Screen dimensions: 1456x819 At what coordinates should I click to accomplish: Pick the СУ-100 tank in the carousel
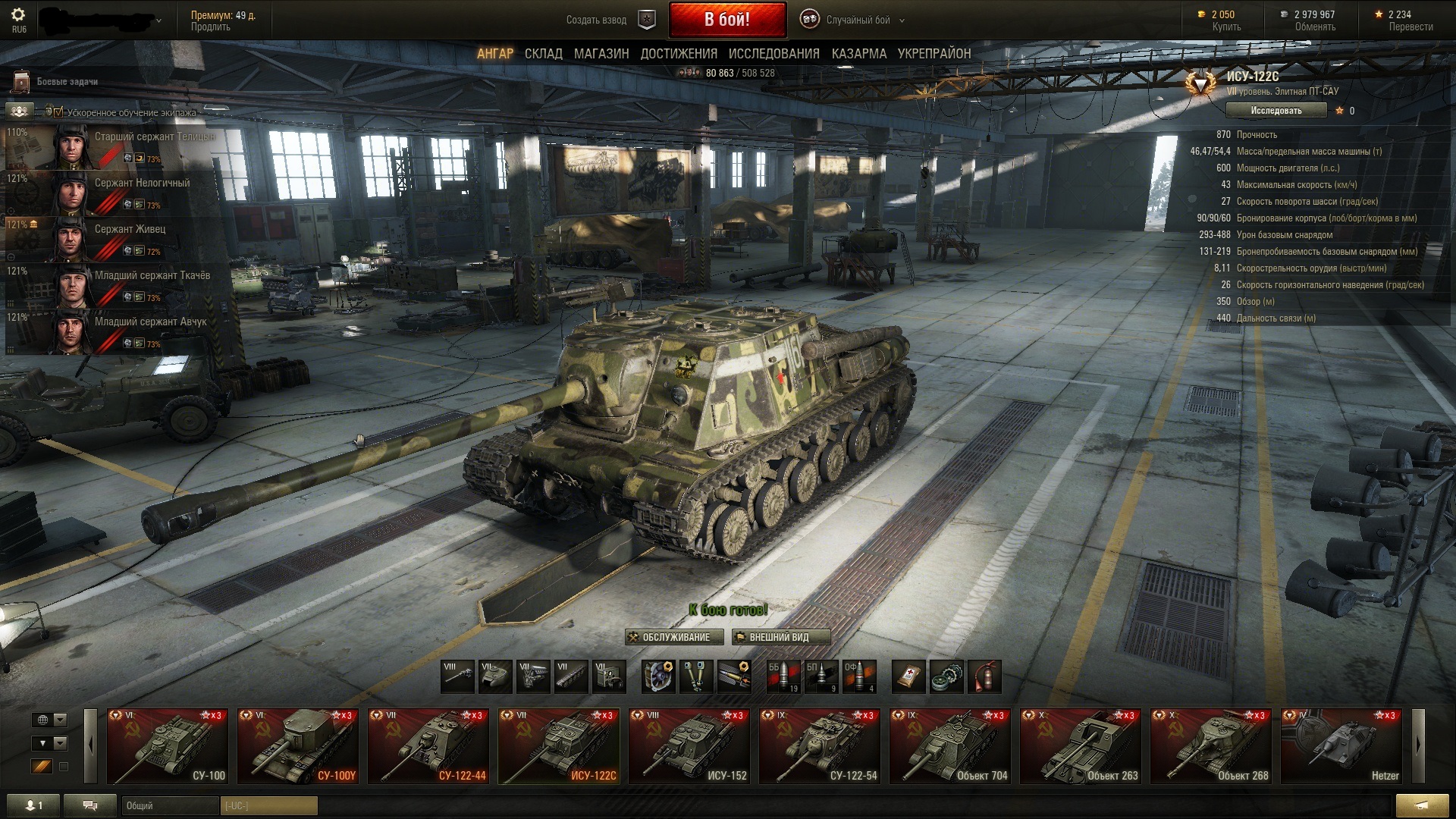(x=167, y=745)
